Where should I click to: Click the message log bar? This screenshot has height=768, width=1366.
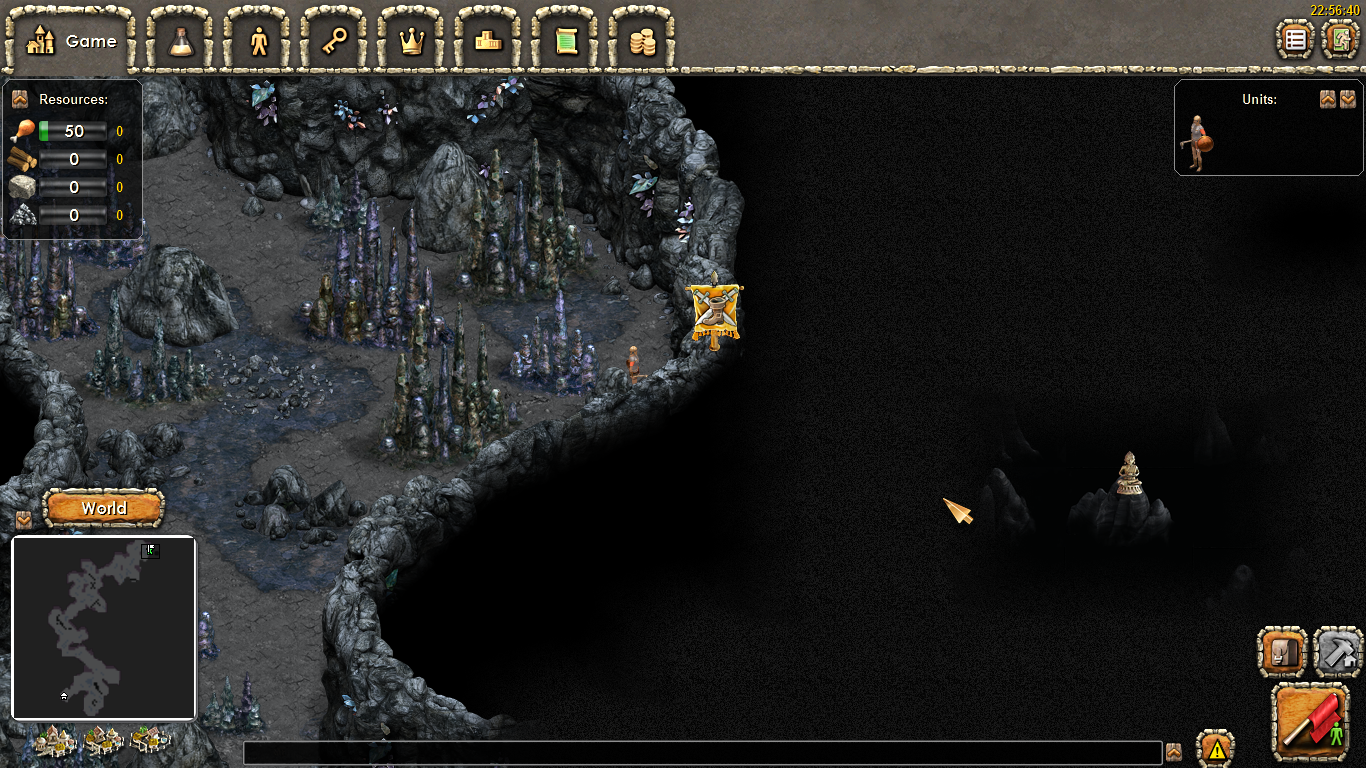click(x=702, y=753)
